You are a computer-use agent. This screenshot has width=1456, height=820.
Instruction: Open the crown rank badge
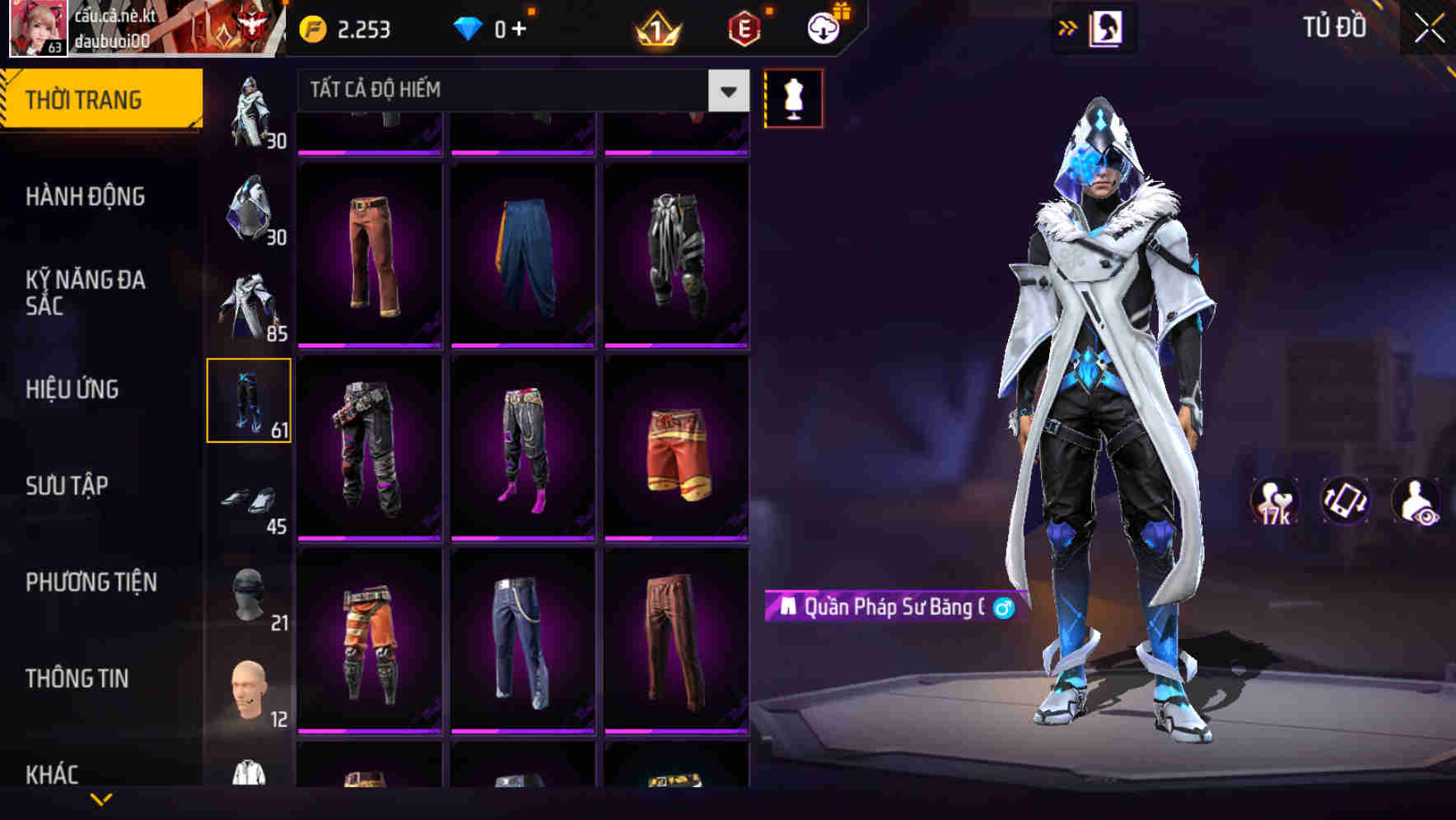pos(655,27)
